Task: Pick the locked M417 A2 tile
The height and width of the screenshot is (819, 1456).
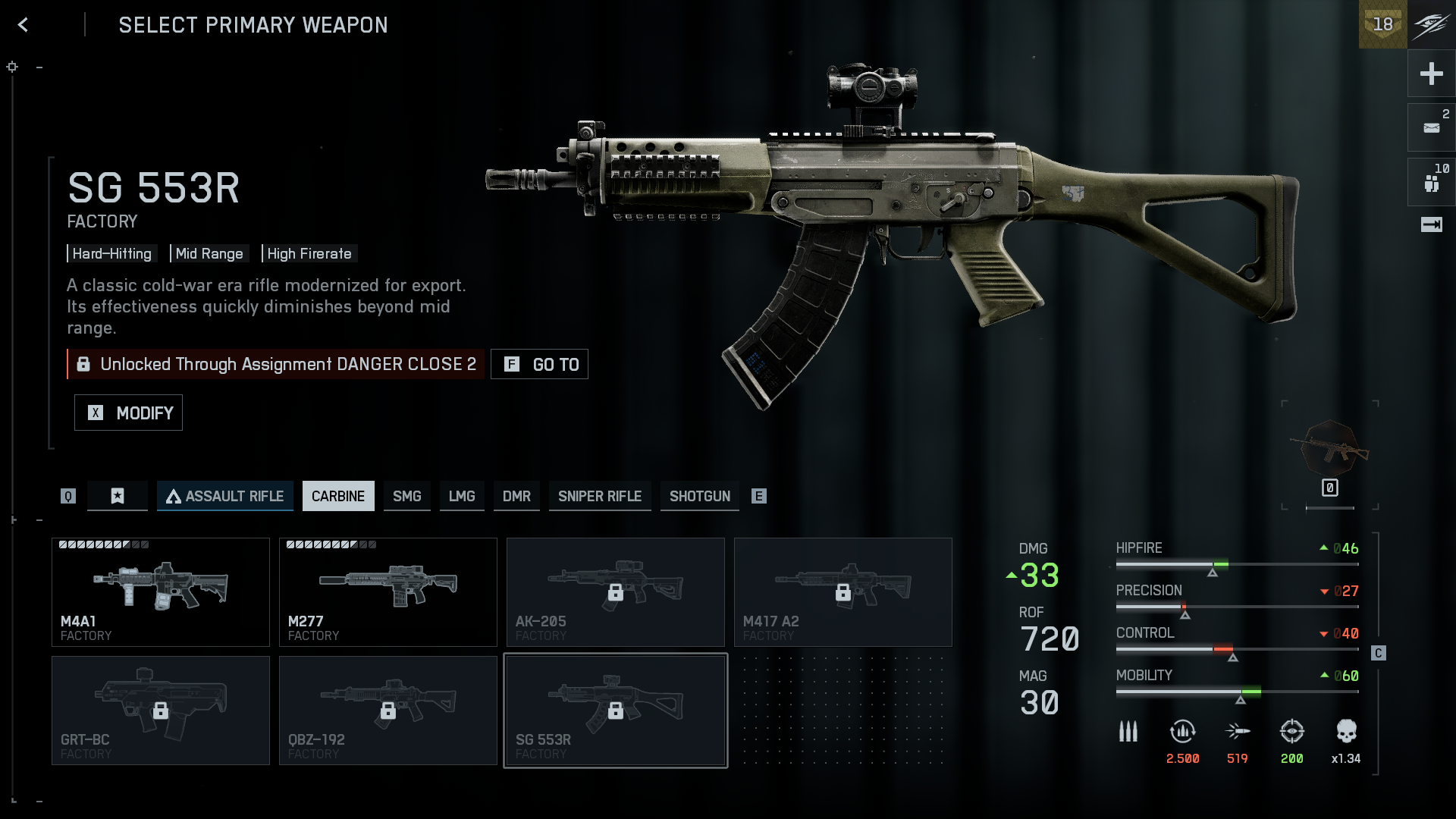Action: pos(843,592)
